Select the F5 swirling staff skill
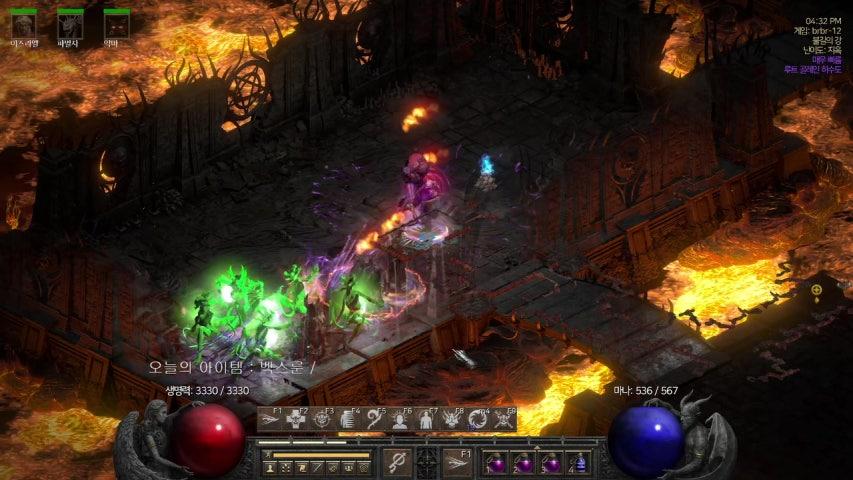853x480 pixels. tap(374, 420)
